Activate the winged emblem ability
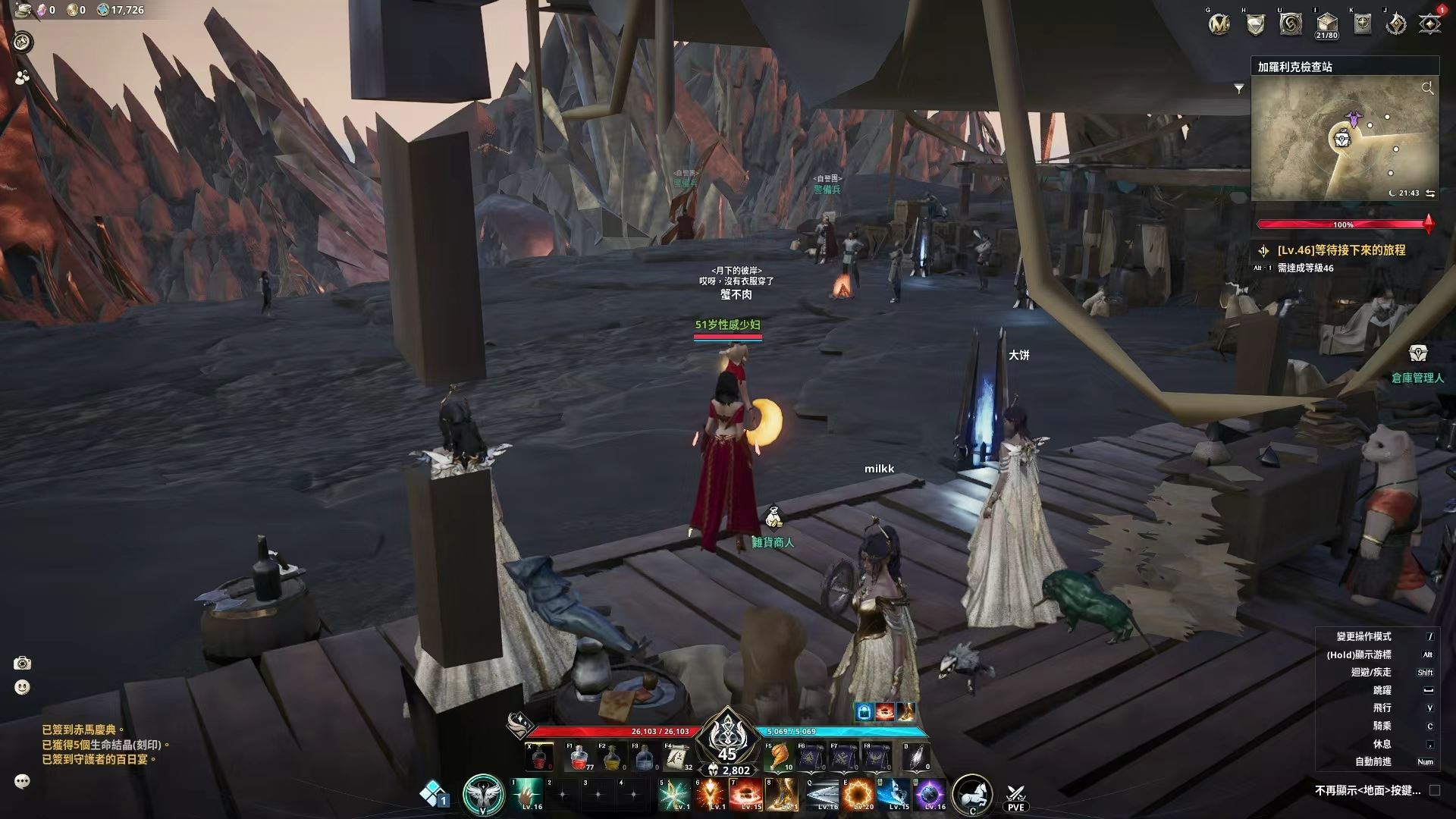 483,795
